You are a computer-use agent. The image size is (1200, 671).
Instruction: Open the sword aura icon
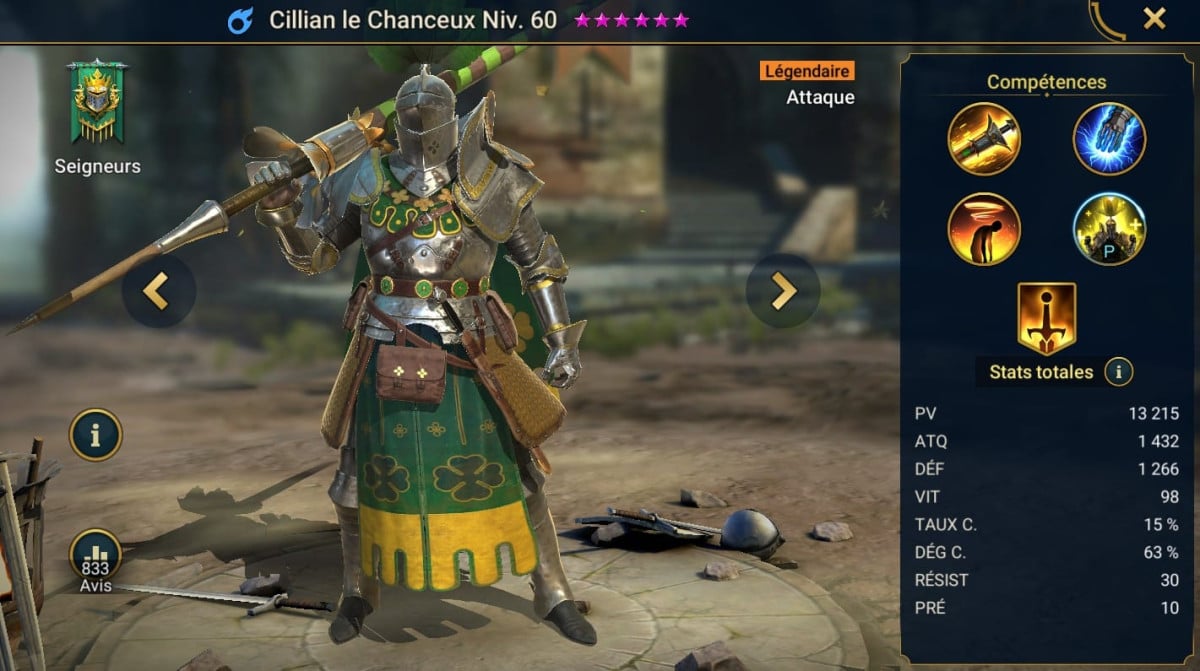point(1046,319)
